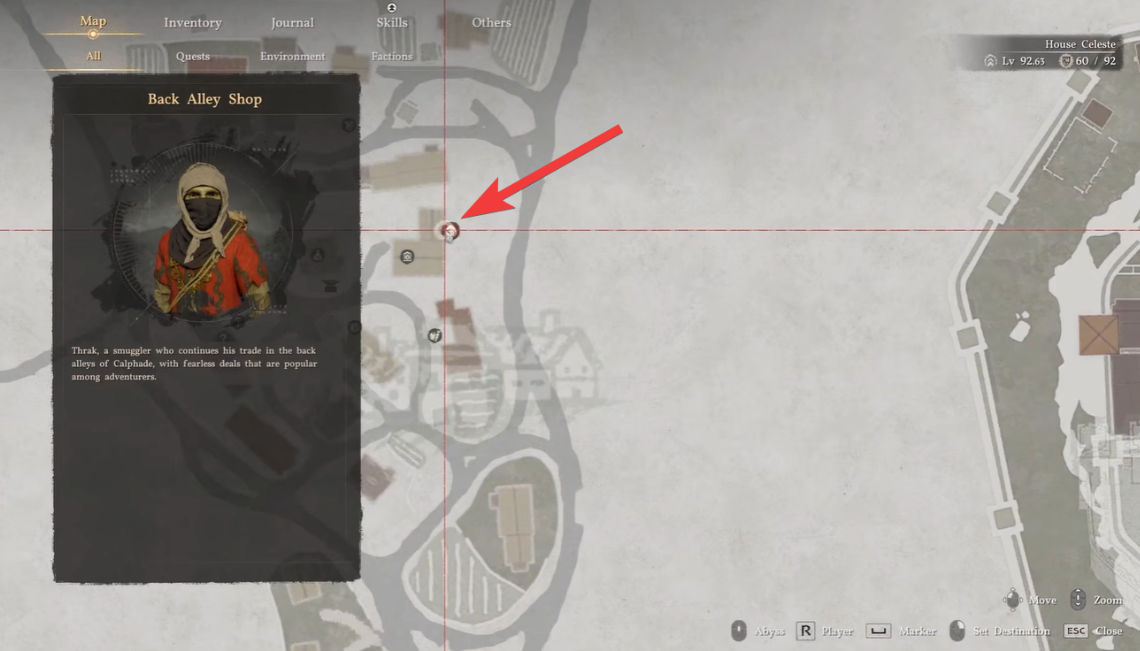The height and width of the screenshot is (651, 1140).
Task: Switch to the Inventory tab
Action: (x=192, y=23)
